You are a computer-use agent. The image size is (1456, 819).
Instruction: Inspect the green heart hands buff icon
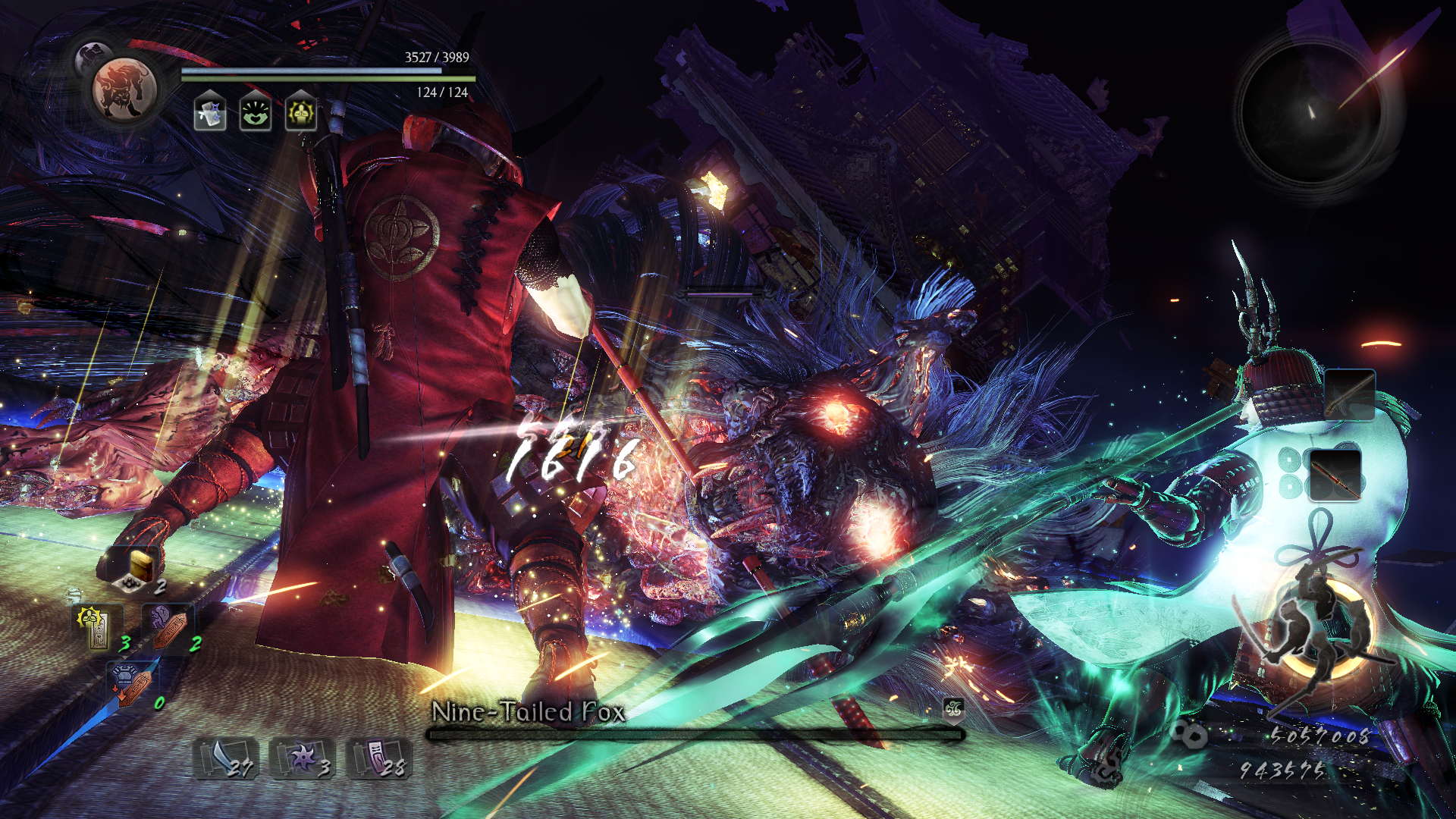[x=256, y=114]
